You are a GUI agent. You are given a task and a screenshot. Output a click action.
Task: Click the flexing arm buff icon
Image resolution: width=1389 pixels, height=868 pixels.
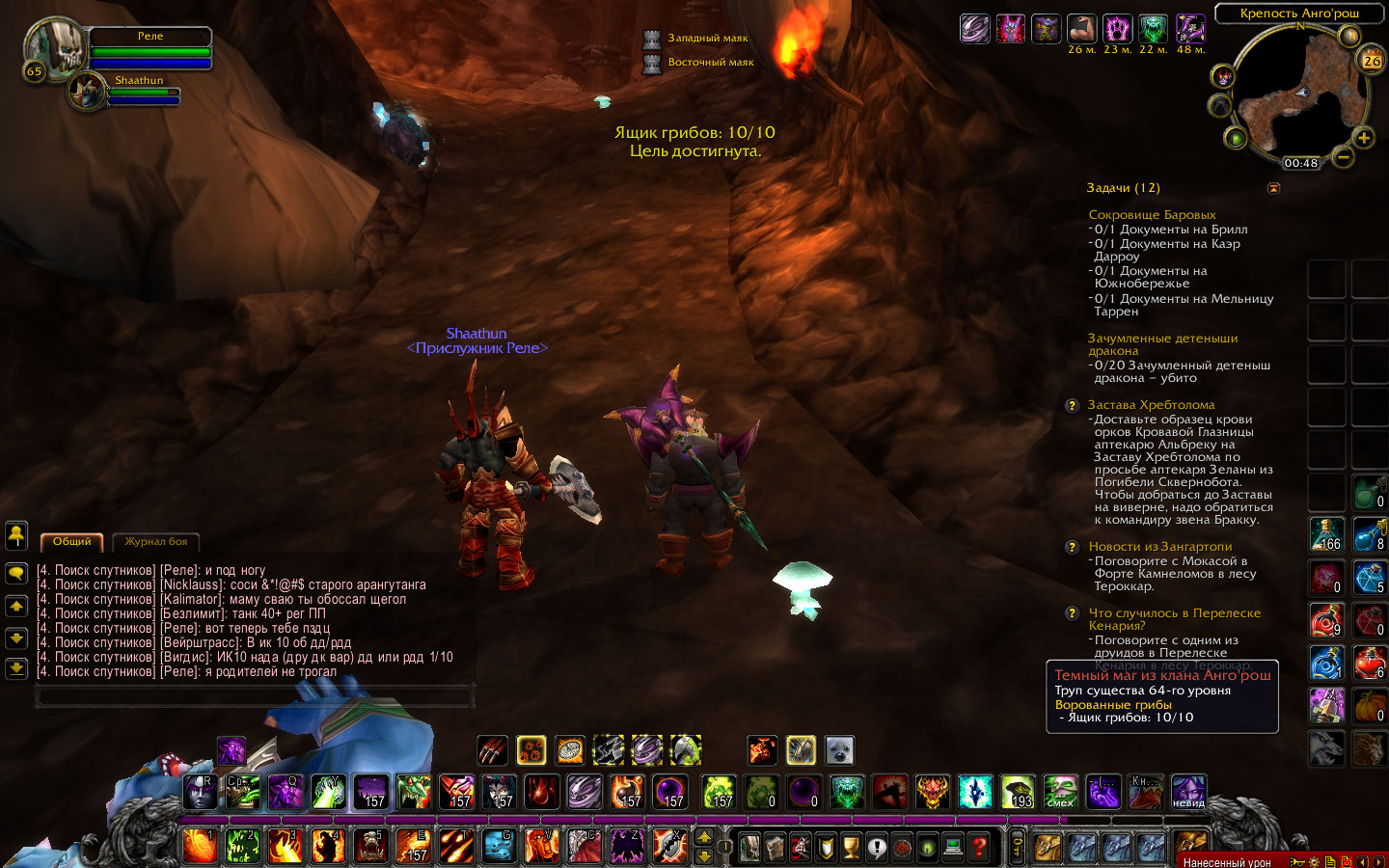[x=1081, y=28]
